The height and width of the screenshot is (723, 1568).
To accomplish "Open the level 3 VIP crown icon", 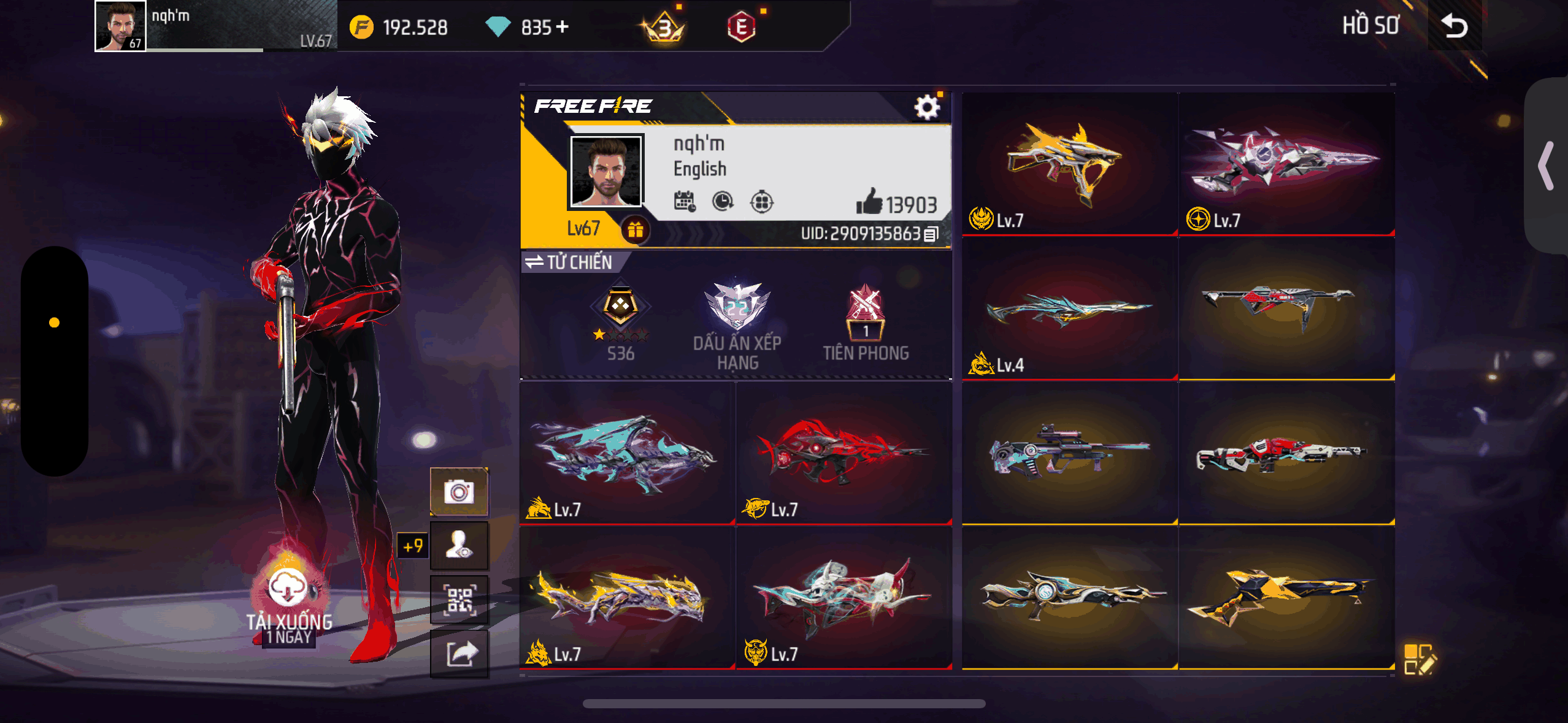I will click(666, 26).
